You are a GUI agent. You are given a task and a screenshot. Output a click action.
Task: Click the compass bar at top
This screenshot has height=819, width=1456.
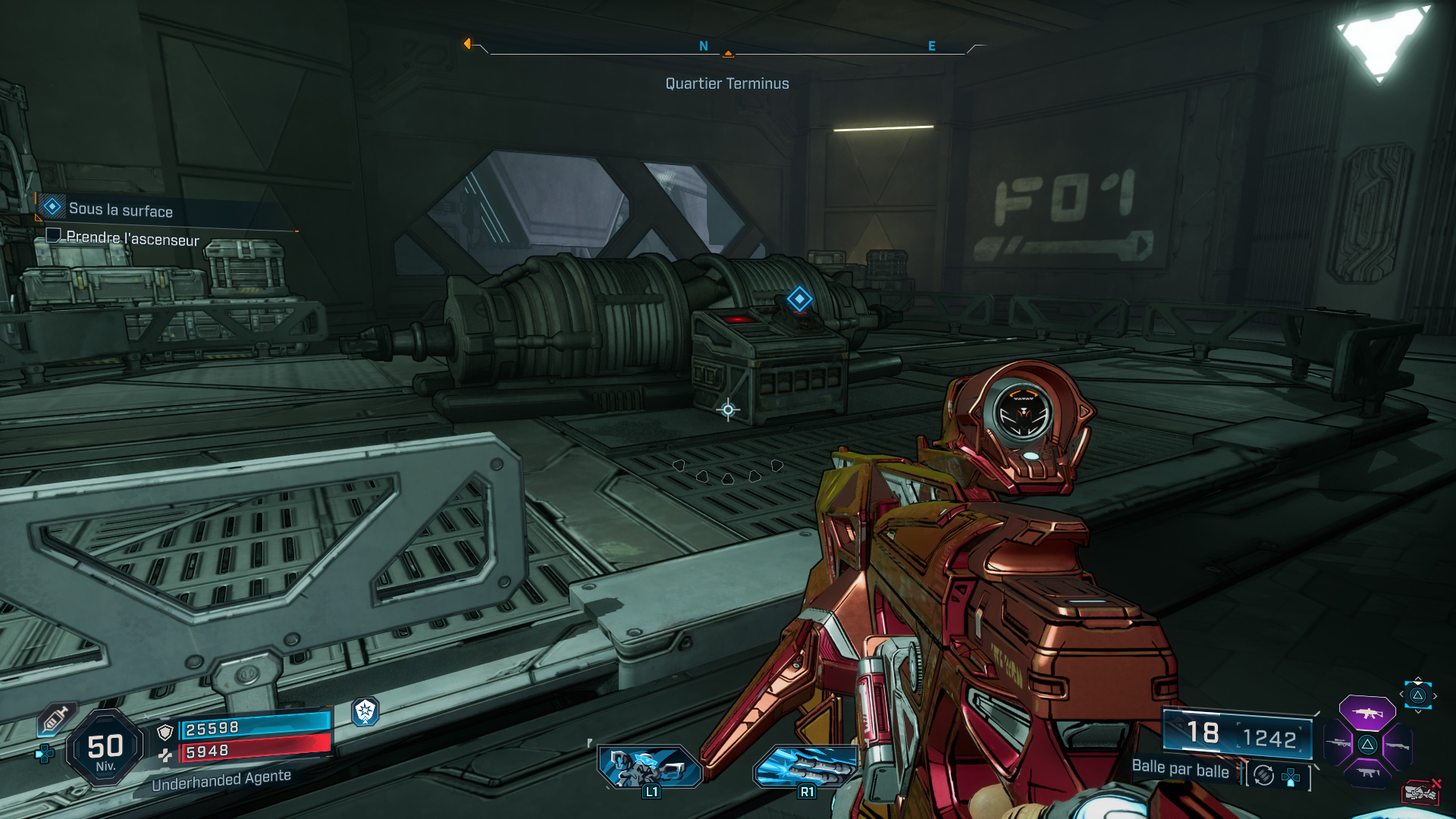(x=727, y=49)
